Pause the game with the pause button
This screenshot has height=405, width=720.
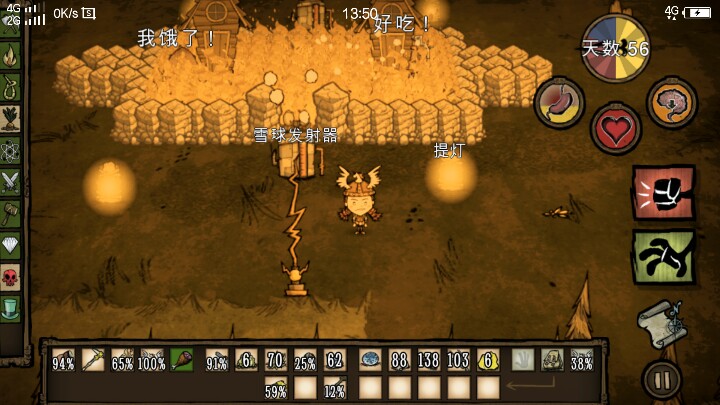click(x=661, y=379)
